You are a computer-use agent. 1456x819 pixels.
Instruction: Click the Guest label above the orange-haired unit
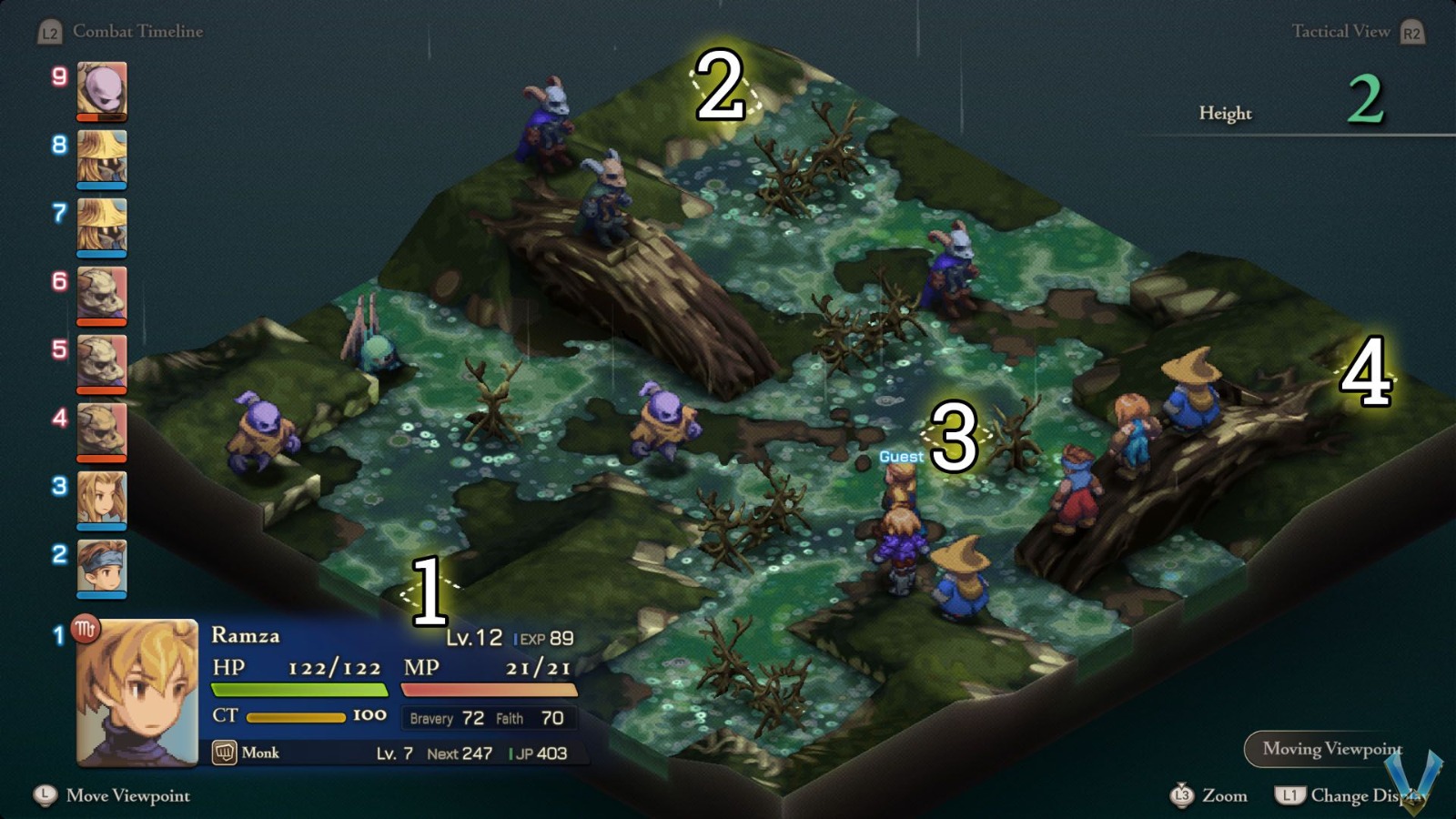click(x=900, y=456)
